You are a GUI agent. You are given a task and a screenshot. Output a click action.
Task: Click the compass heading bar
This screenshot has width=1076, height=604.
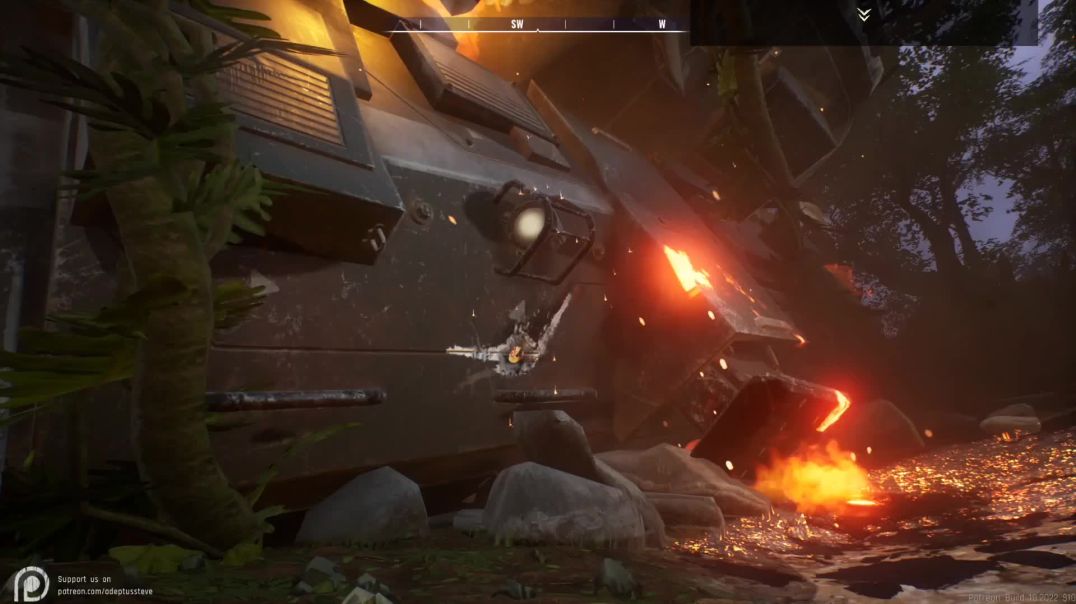[x=538, y=24]
